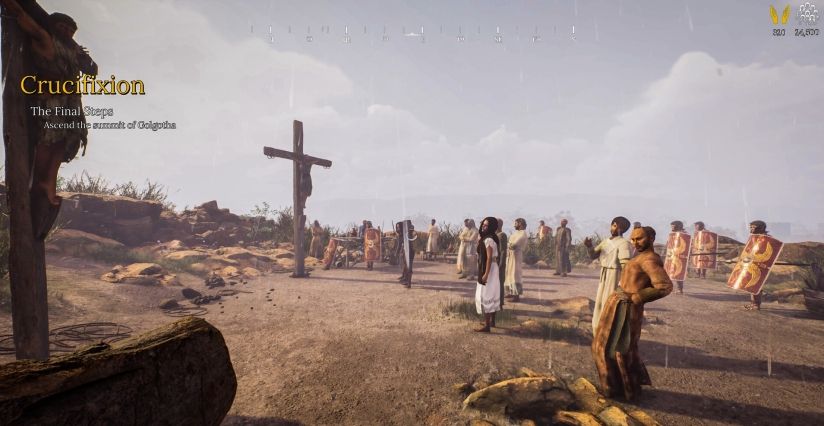Click the golden wings icon
Image resolution: width=824 pixels, height=426 pixels.
click(779, 15)
